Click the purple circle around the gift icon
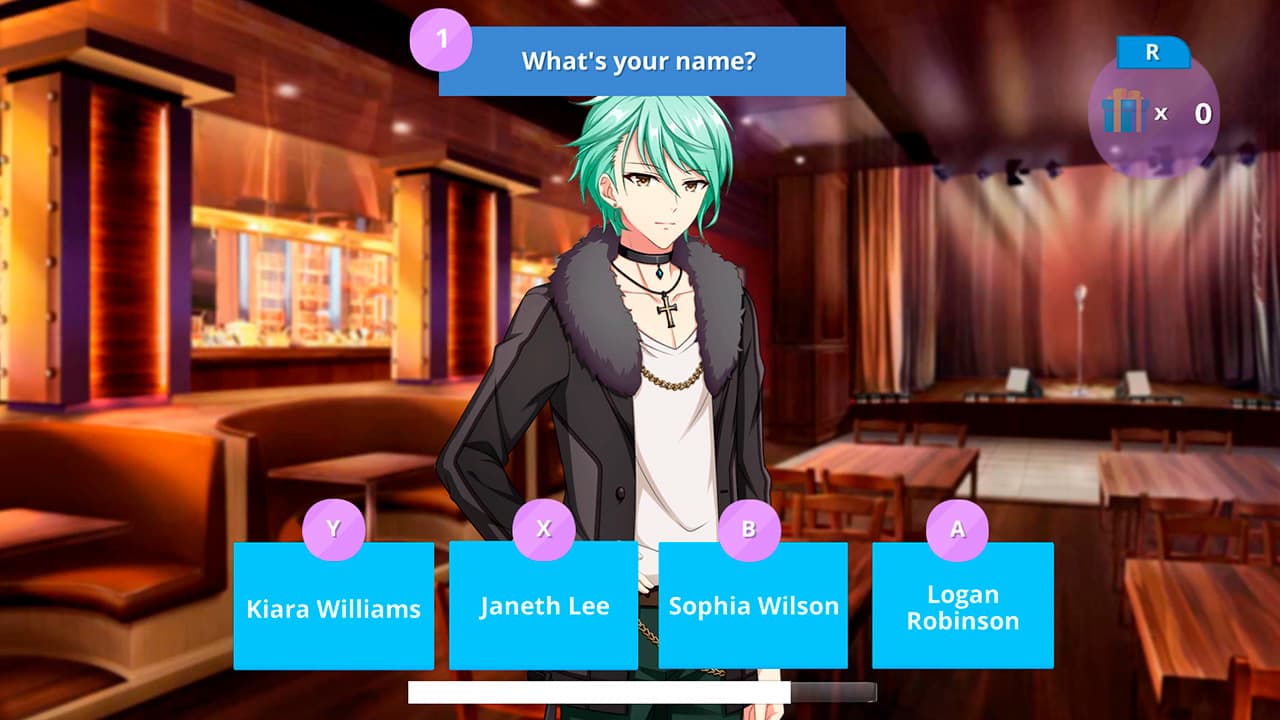Viewport: 1280px width, 720px height. (x=1150, y=115)
